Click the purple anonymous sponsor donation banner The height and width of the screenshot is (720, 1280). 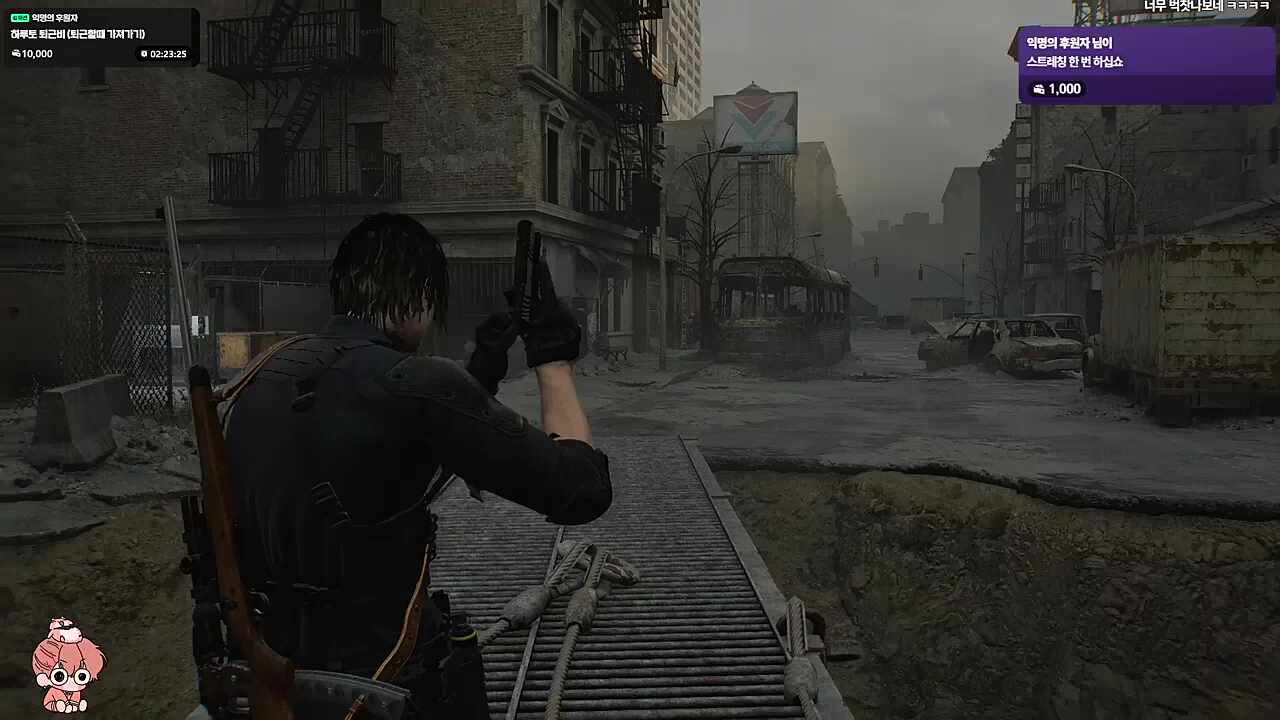pyautogui.click(x=1146, y=65)
